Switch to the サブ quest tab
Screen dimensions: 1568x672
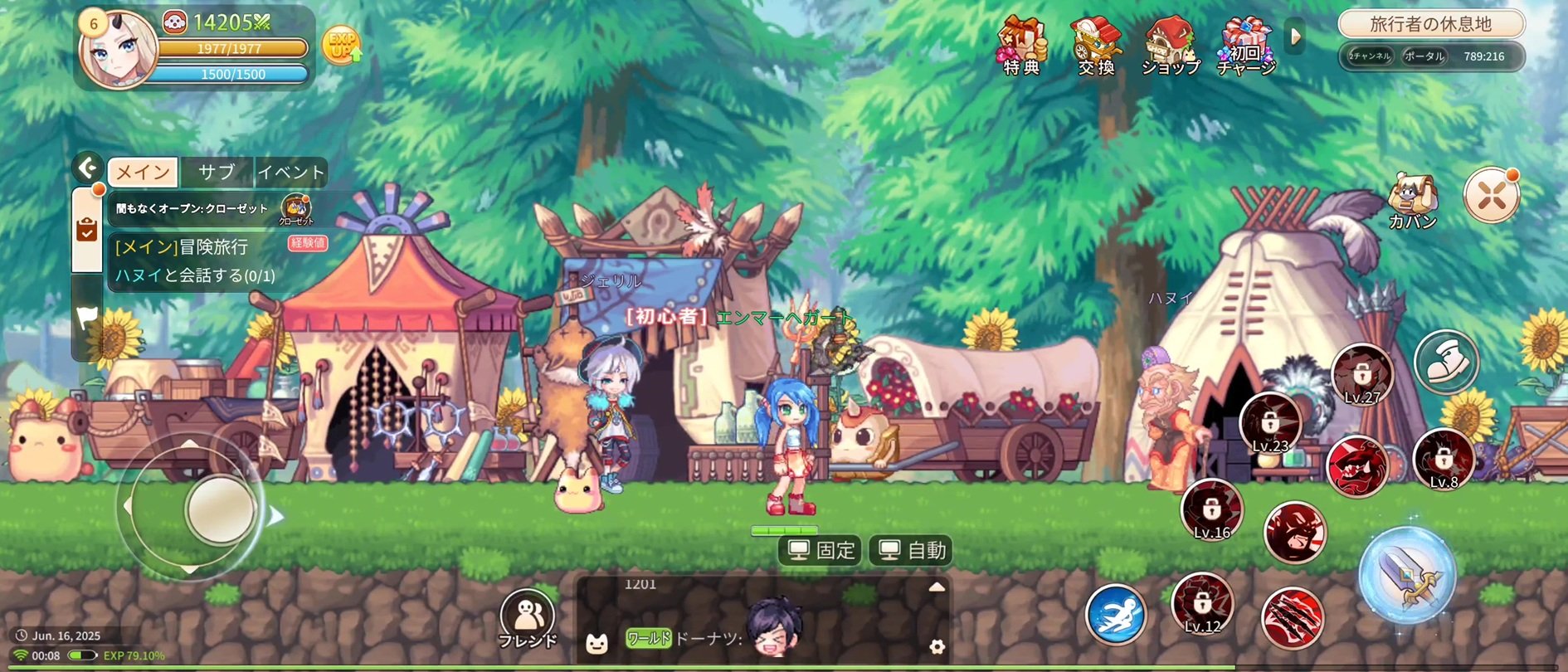217,172
